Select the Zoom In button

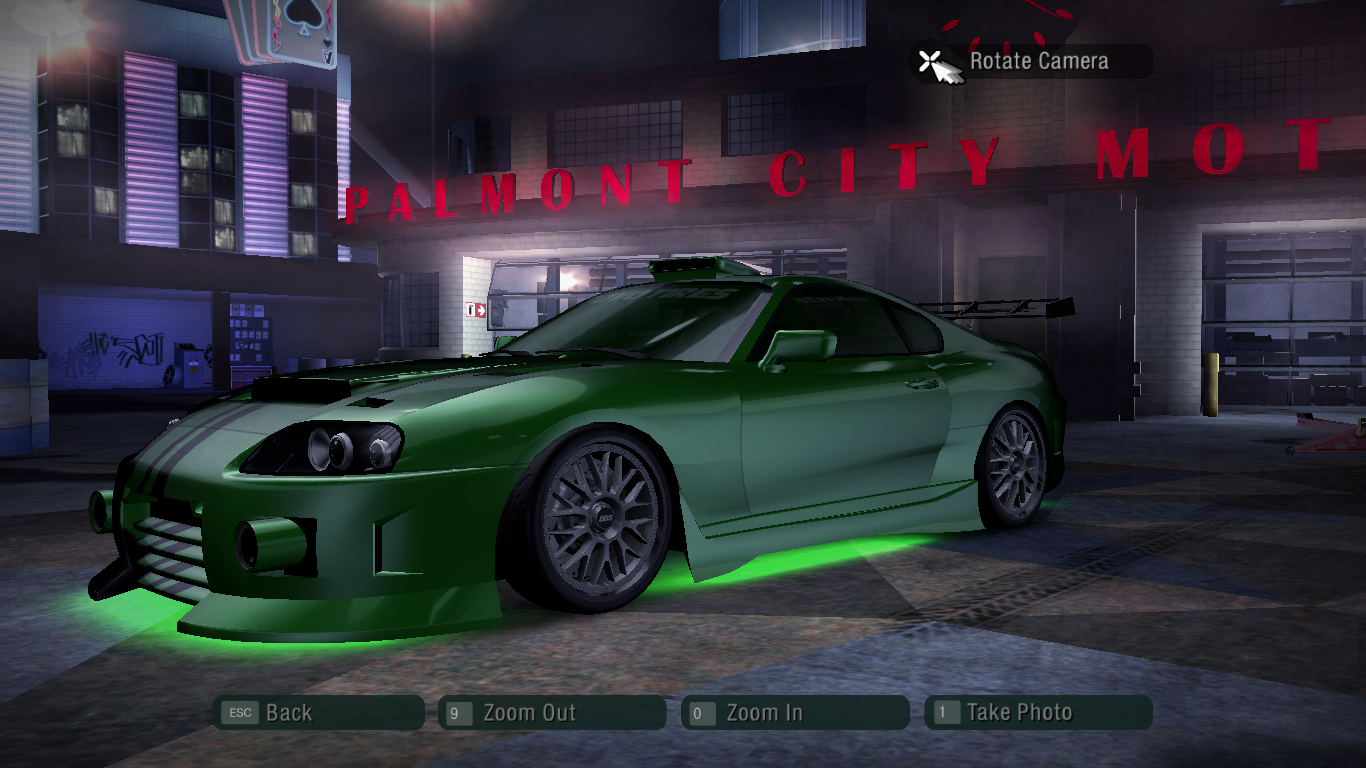pos(795,713)
